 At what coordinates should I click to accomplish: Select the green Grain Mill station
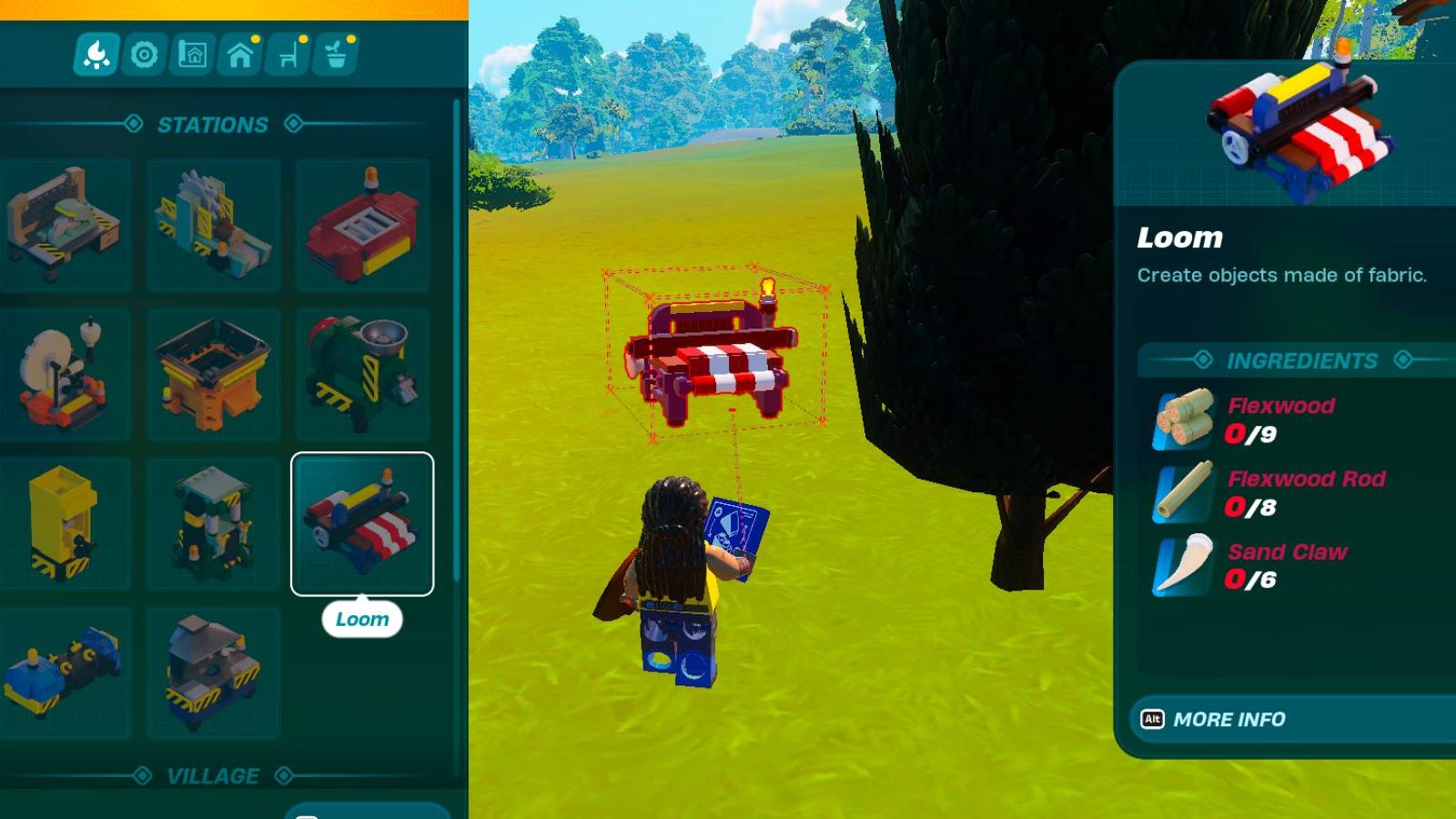[x=362, y=371]
